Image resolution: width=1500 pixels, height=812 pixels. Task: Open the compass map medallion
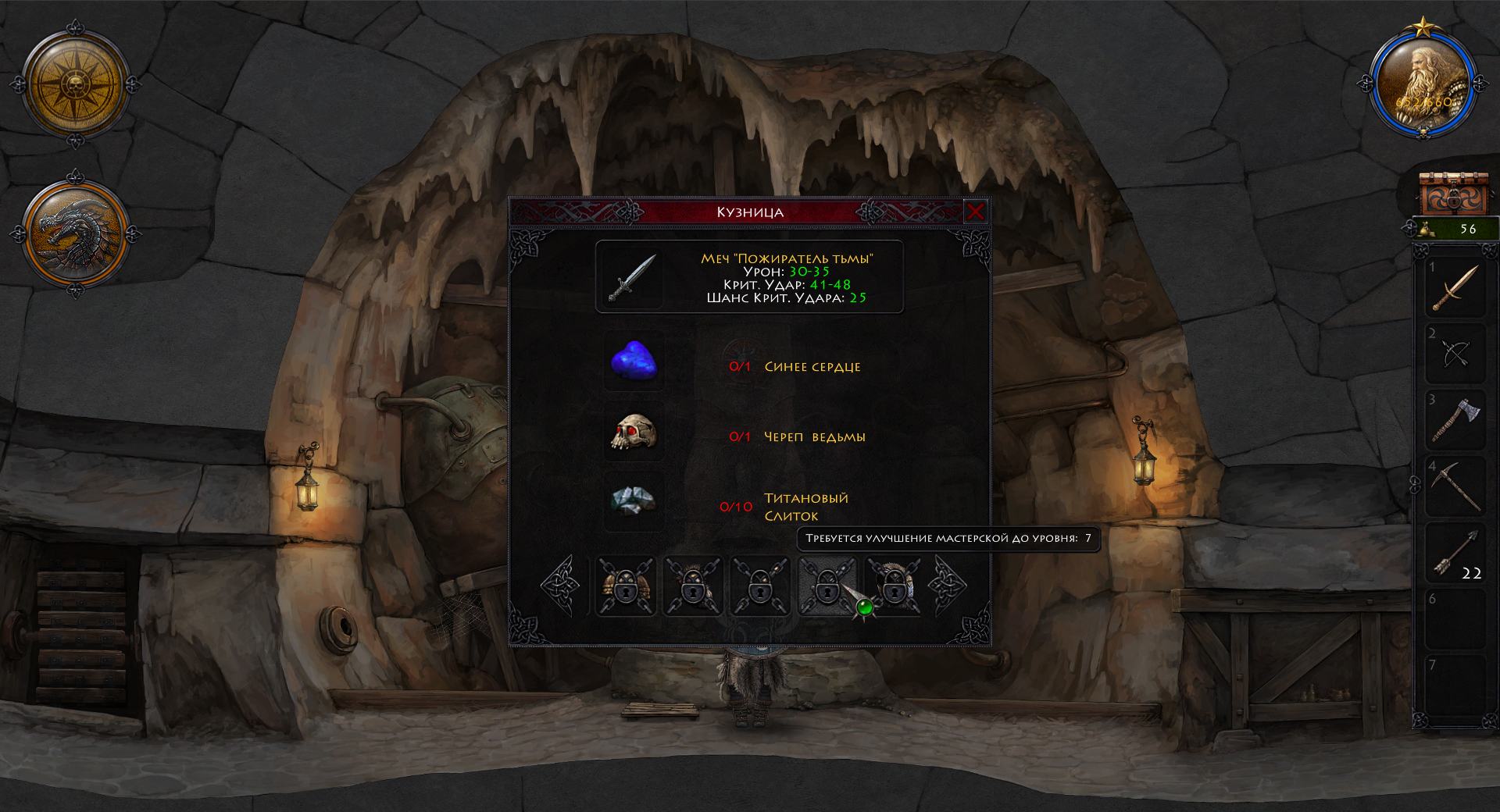75,82
